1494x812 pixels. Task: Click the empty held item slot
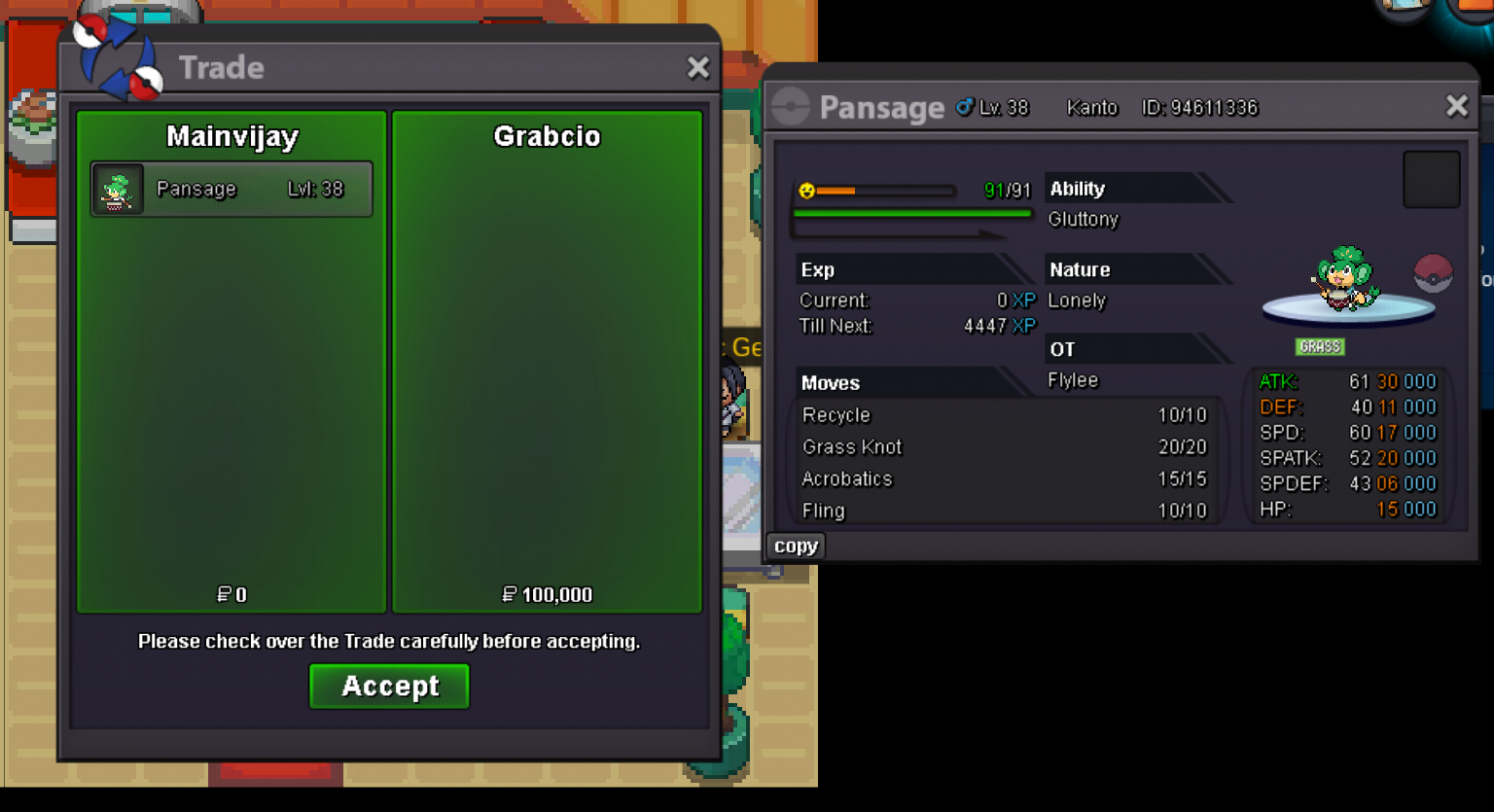(1431, 180)
